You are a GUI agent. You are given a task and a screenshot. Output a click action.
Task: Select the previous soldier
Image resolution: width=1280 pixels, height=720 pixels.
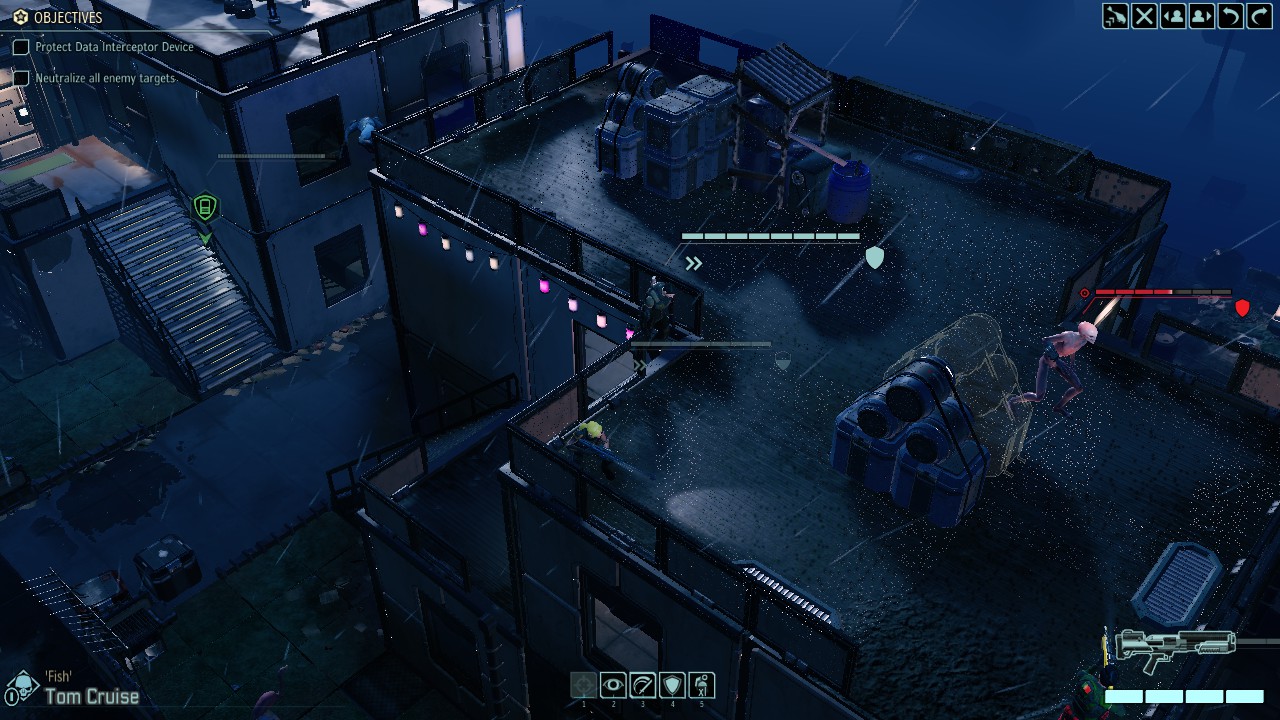[x=1173, y=16]
